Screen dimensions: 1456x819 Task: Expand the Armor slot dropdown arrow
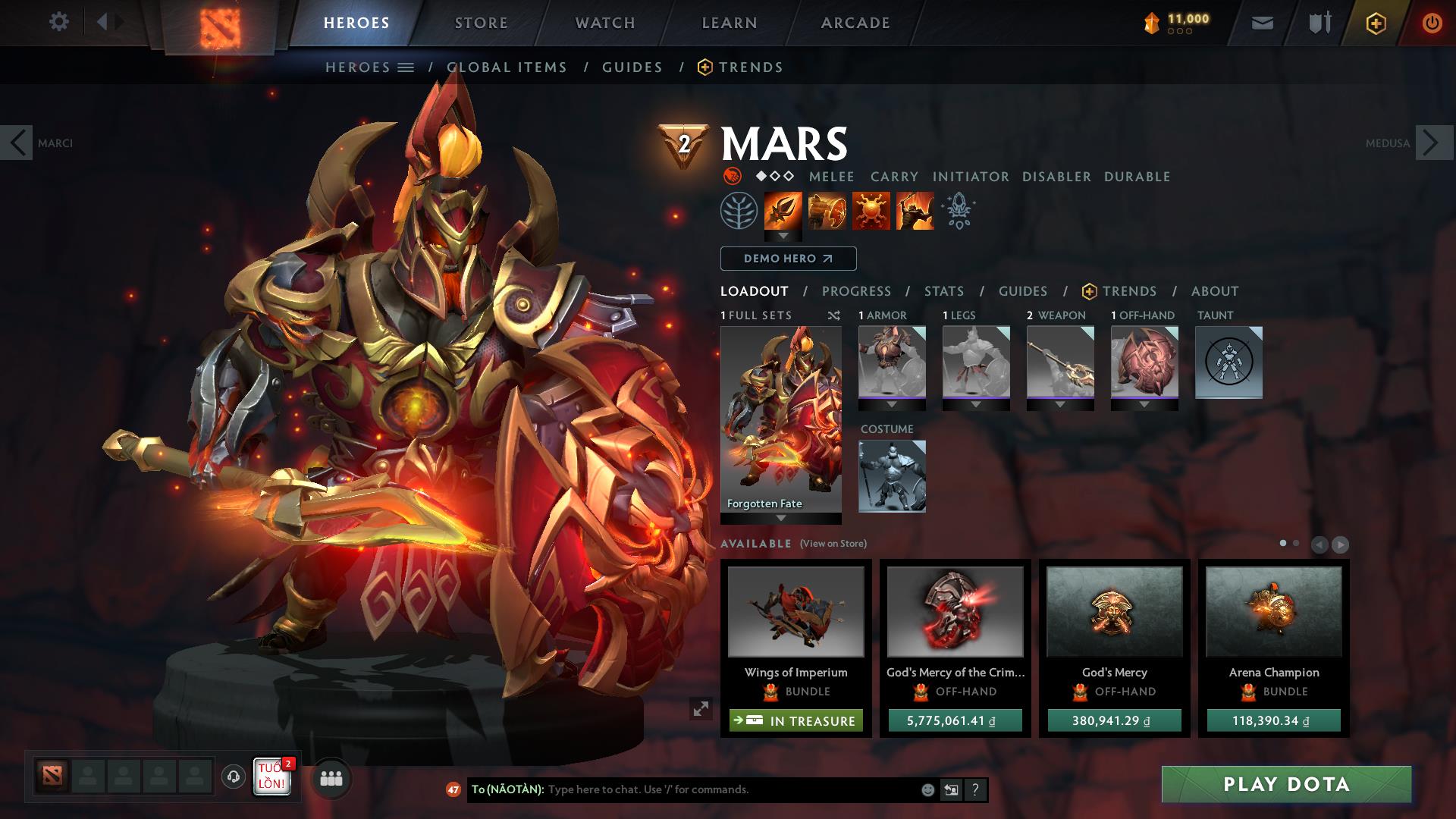pyautogui.click(x=892, y=404)
